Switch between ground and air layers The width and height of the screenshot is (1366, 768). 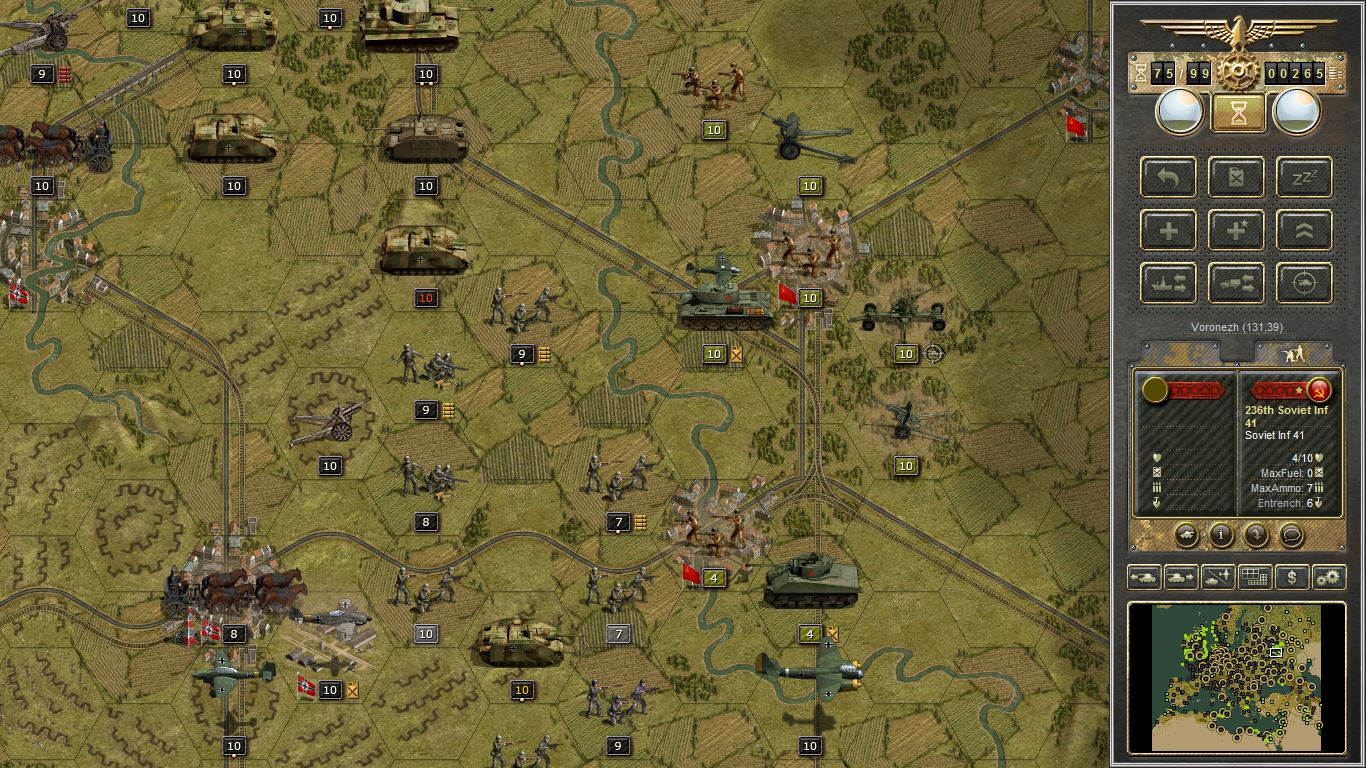(1217, 577)
